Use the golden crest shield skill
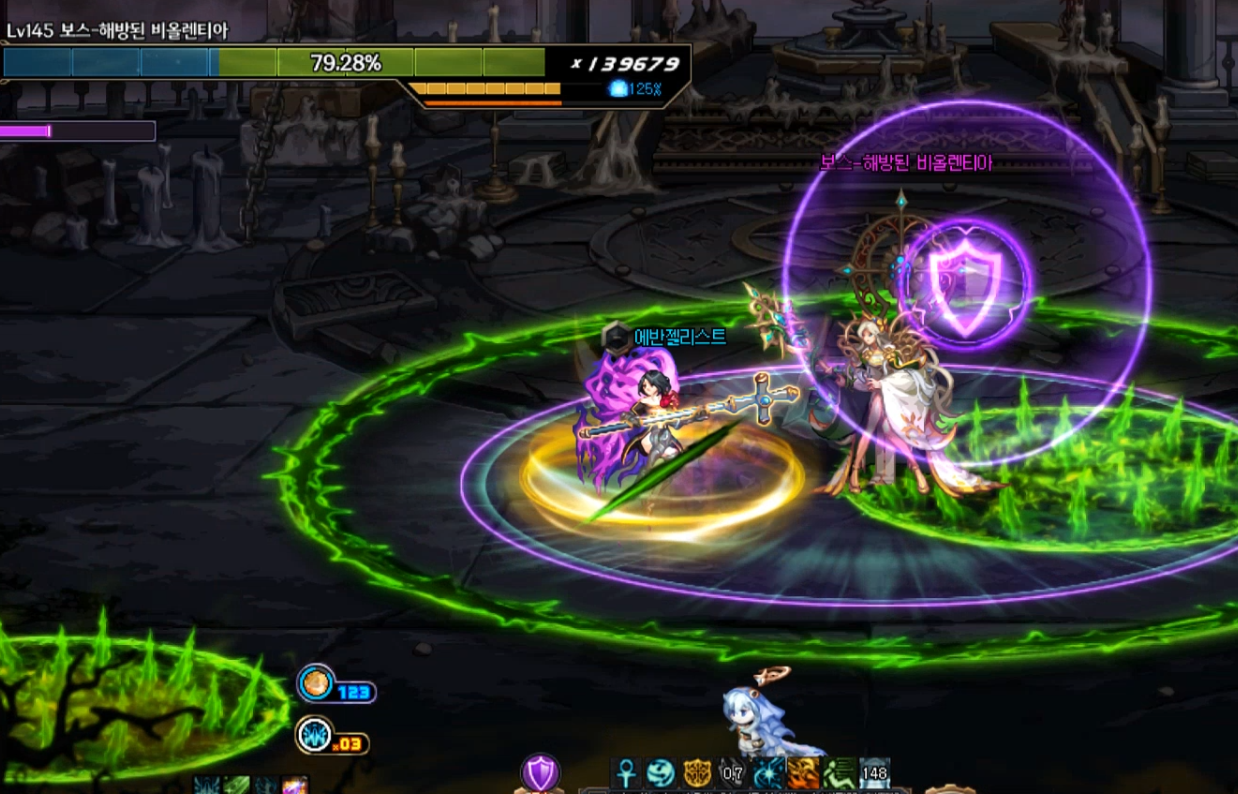1238x794 pixels. (x=697, y=773)
